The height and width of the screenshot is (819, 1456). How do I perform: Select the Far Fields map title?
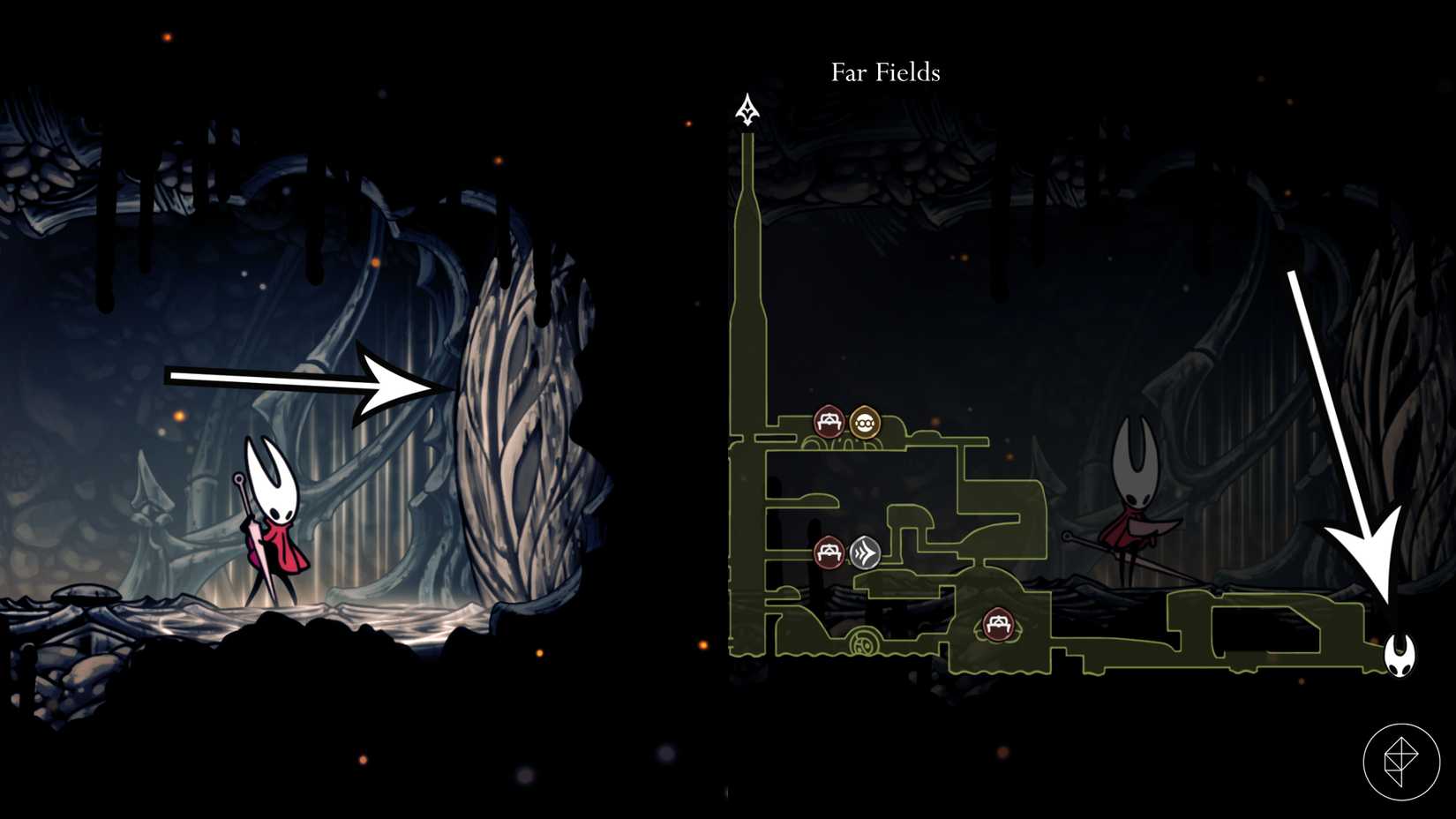click(883, 72)
